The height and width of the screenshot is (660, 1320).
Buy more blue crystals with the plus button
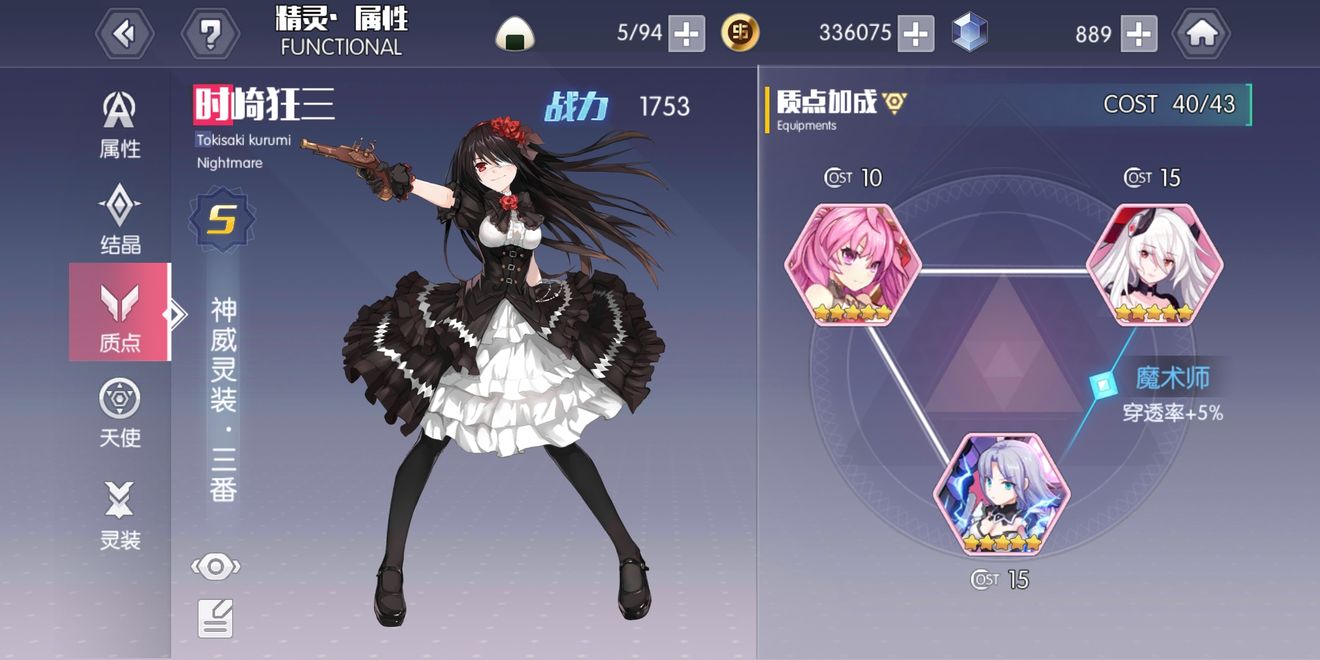(1139, 33)
